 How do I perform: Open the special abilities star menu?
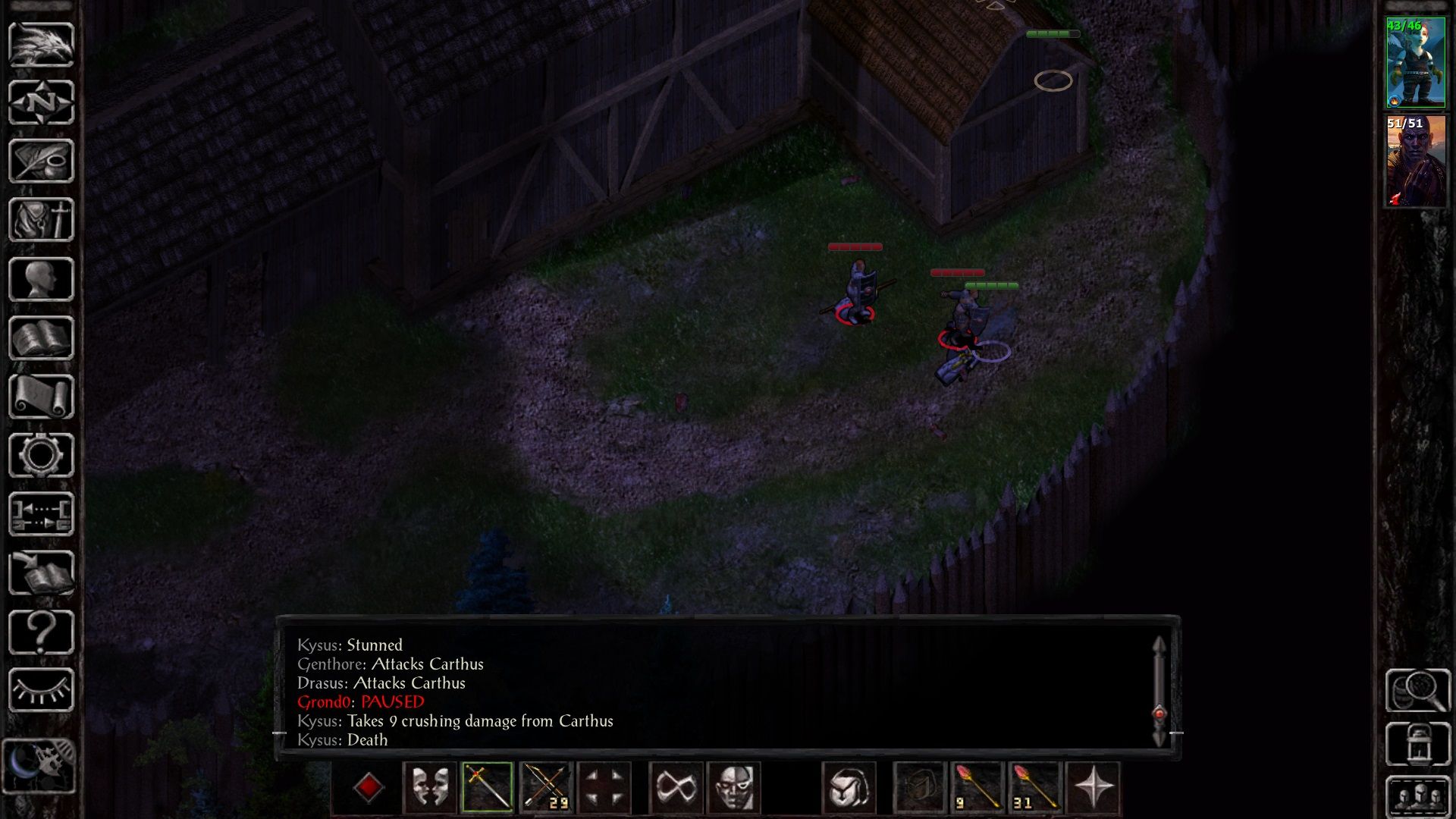click(1092, 789)
